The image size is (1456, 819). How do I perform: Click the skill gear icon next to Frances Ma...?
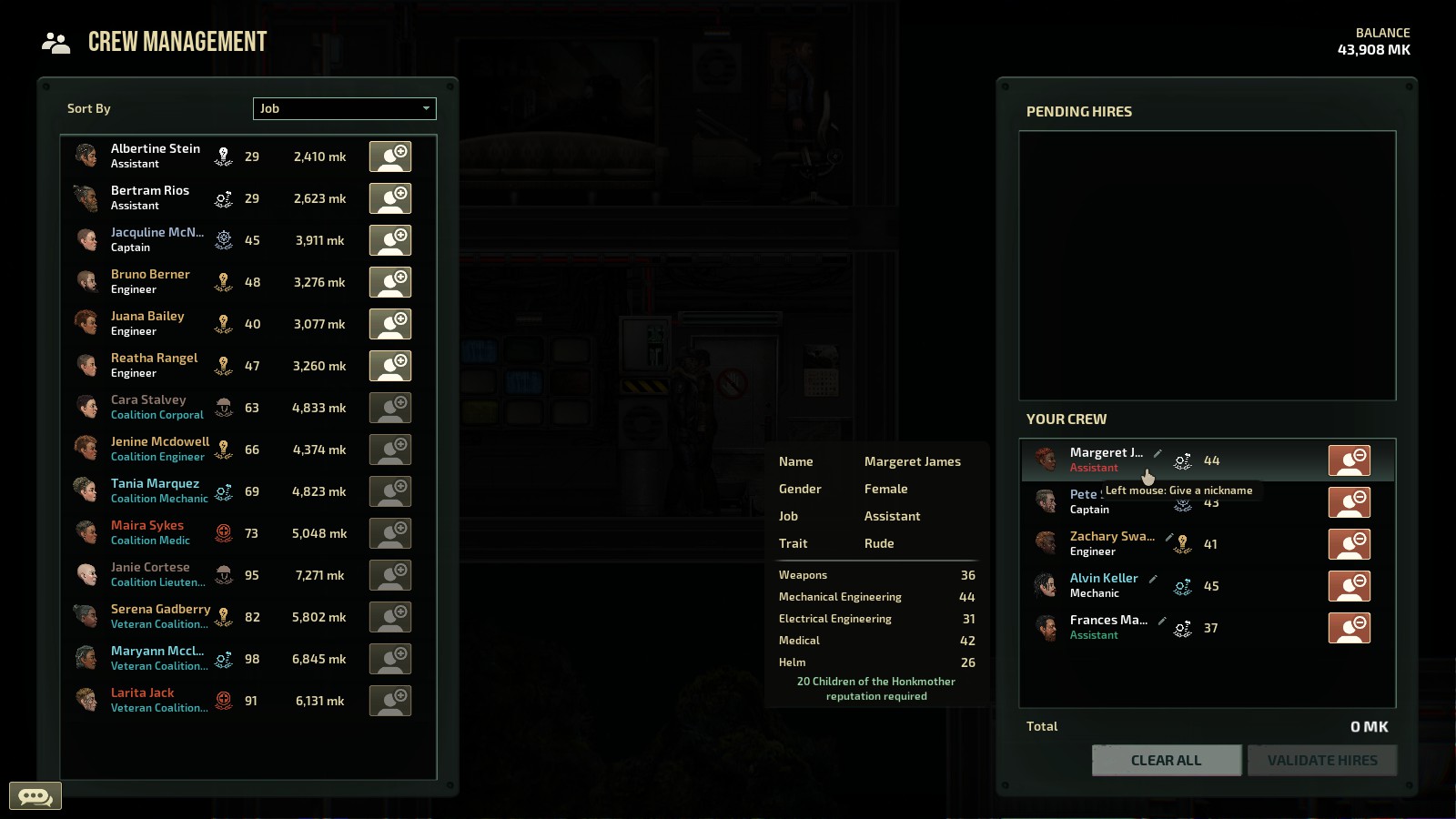click(1183, 628)
